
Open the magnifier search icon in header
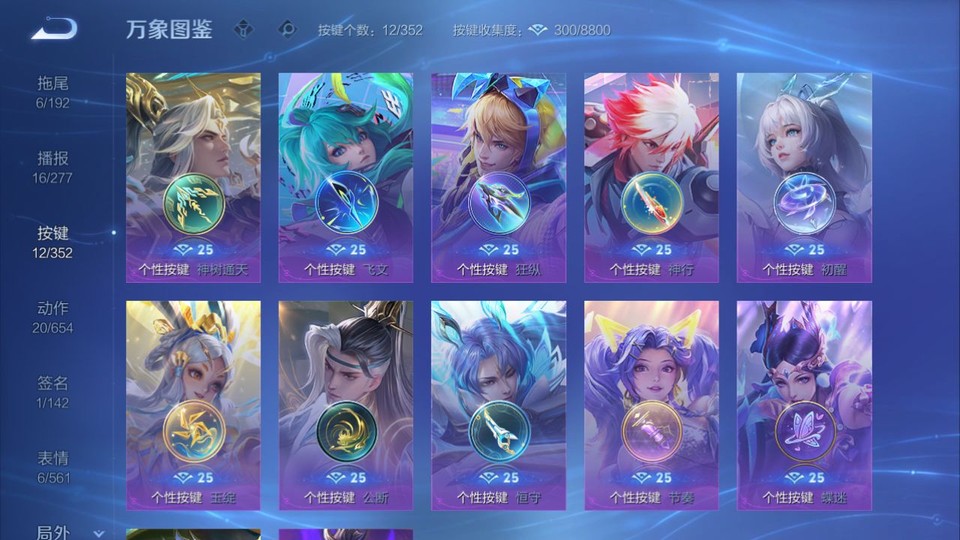click(x=288, y=30)
